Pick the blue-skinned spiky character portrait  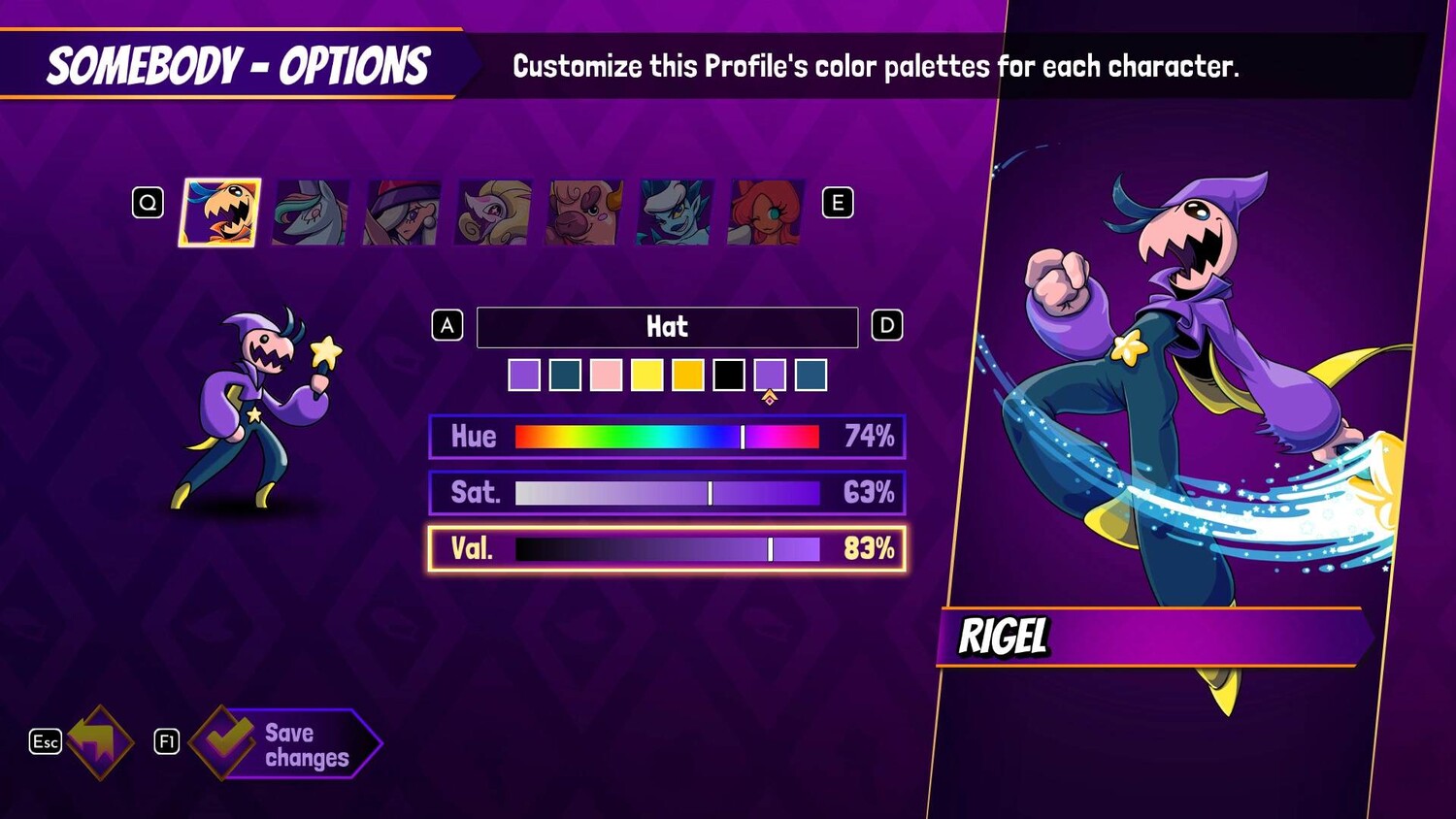point(675,213)
